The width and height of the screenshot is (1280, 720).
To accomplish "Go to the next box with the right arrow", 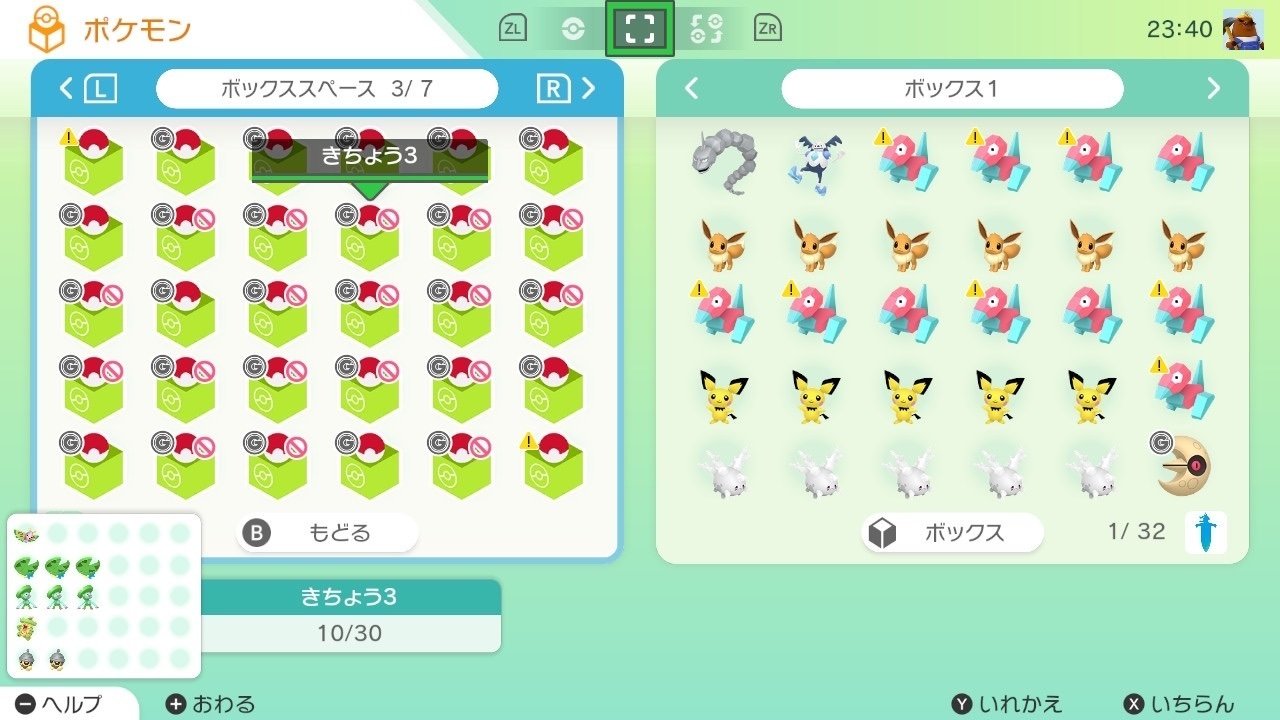I will pyautogui.click(x=1212, y=88).
